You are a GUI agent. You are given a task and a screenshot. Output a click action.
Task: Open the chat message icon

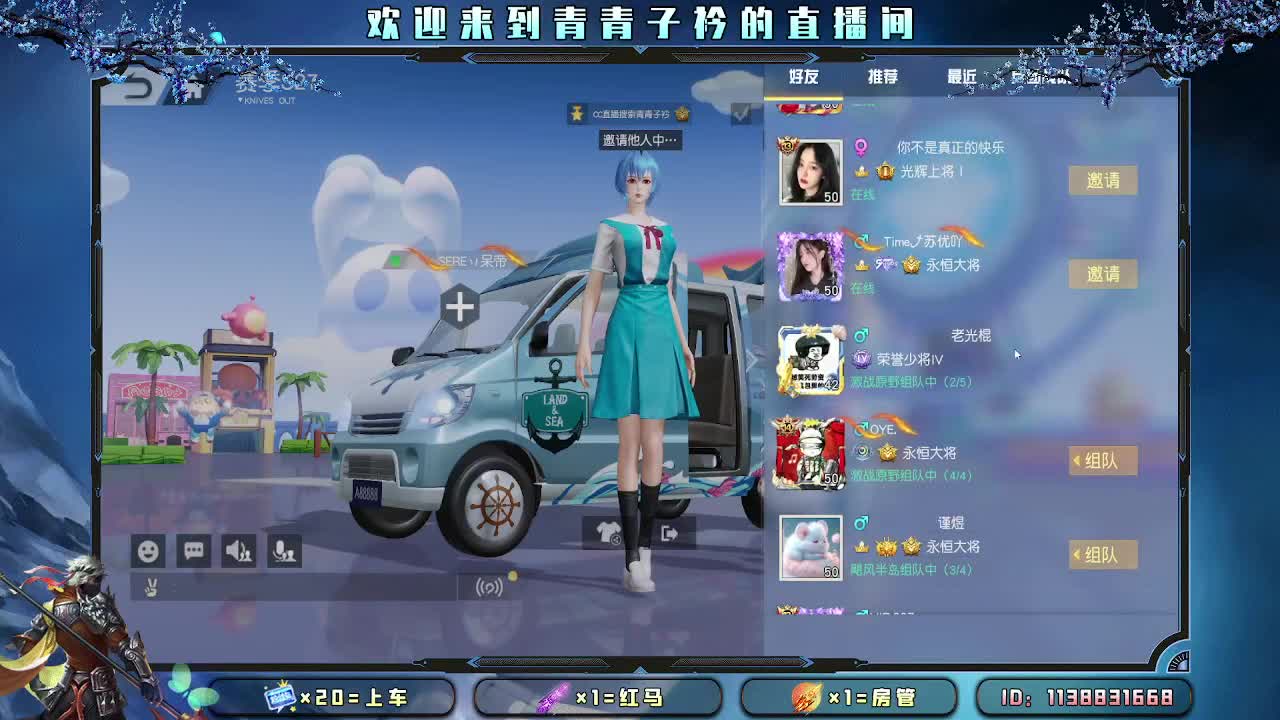click(x=193, y=551)
